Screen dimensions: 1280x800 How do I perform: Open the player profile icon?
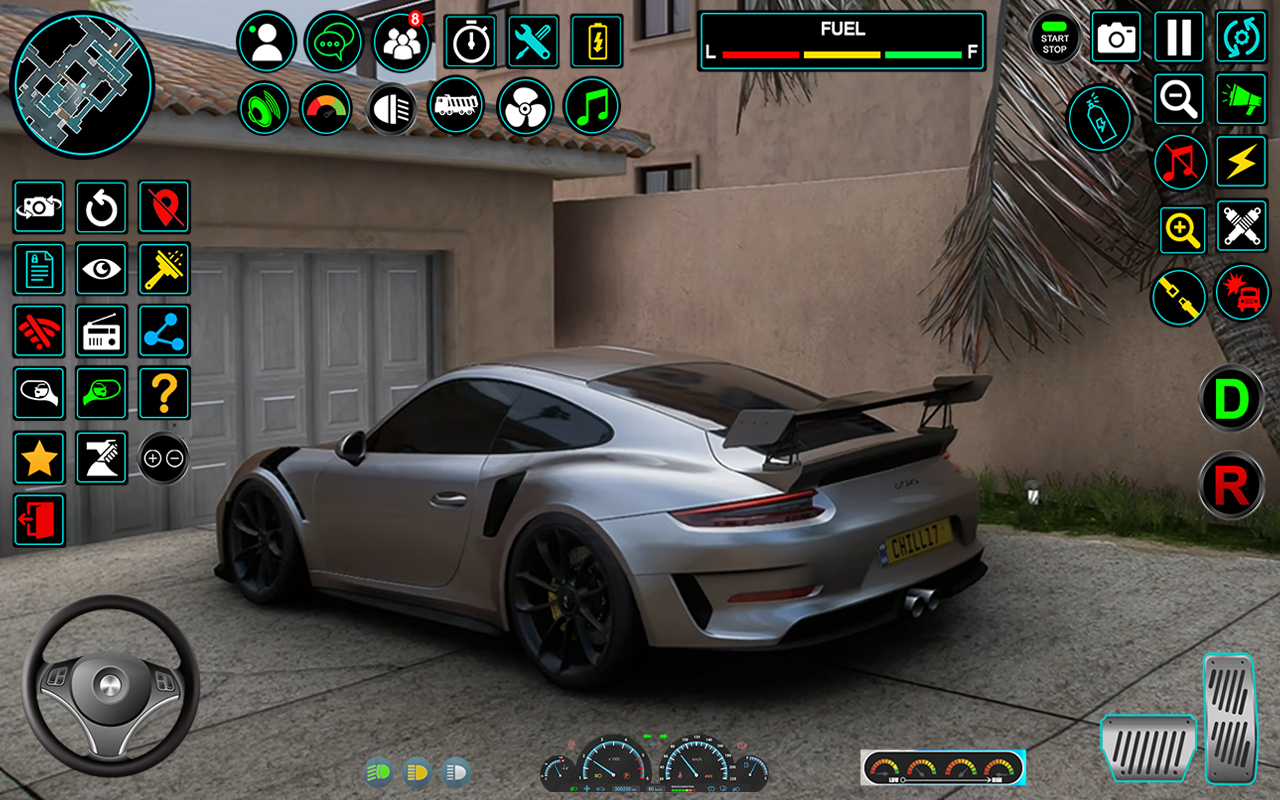pyautogui.click(x=266, y=42)
